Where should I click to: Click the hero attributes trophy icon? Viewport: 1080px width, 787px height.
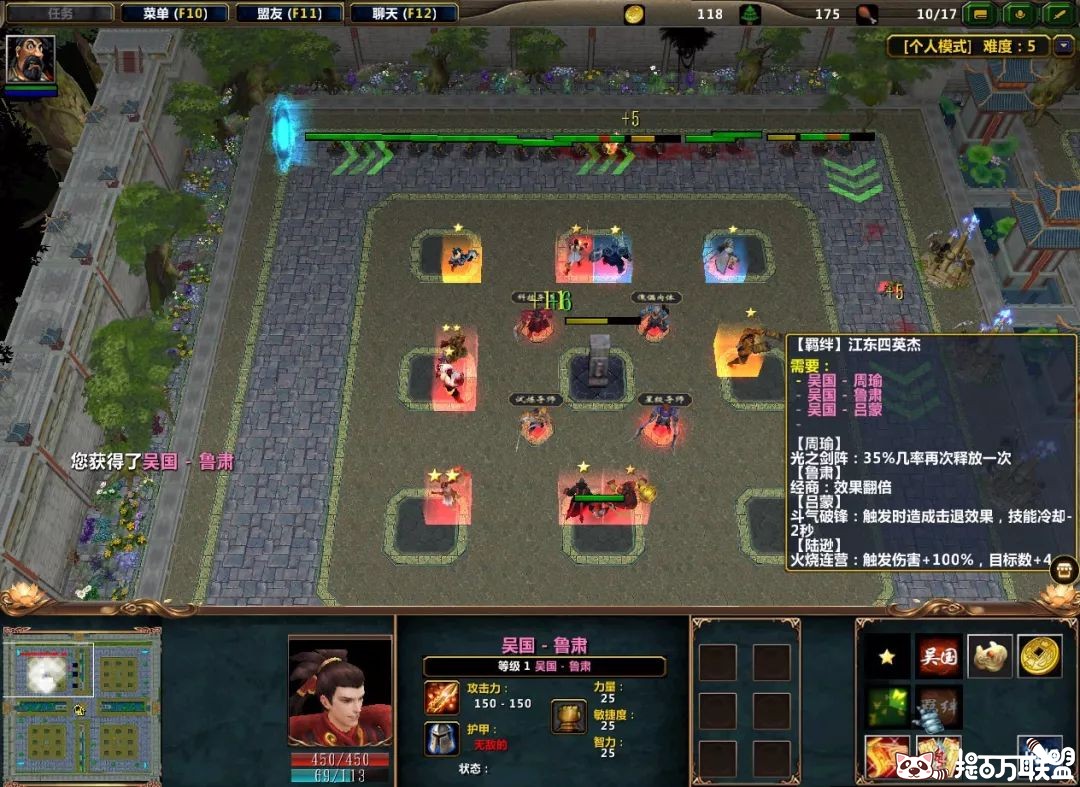[x=569, y=716]
